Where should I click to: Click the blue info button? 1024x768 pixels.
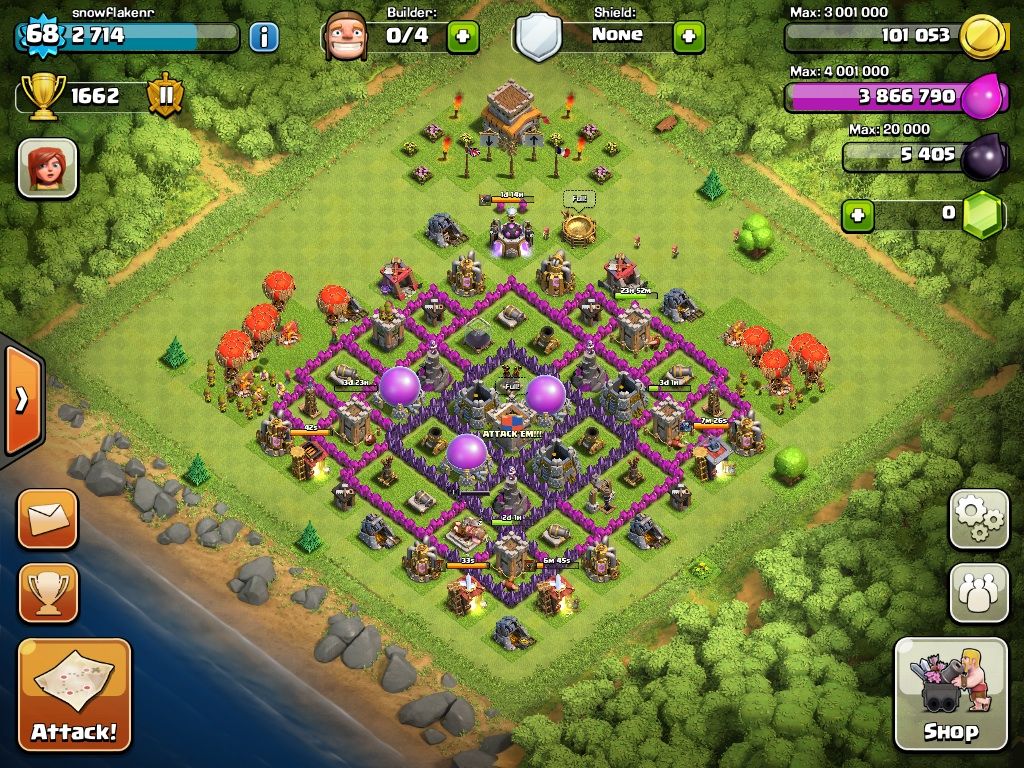(263, 37)
